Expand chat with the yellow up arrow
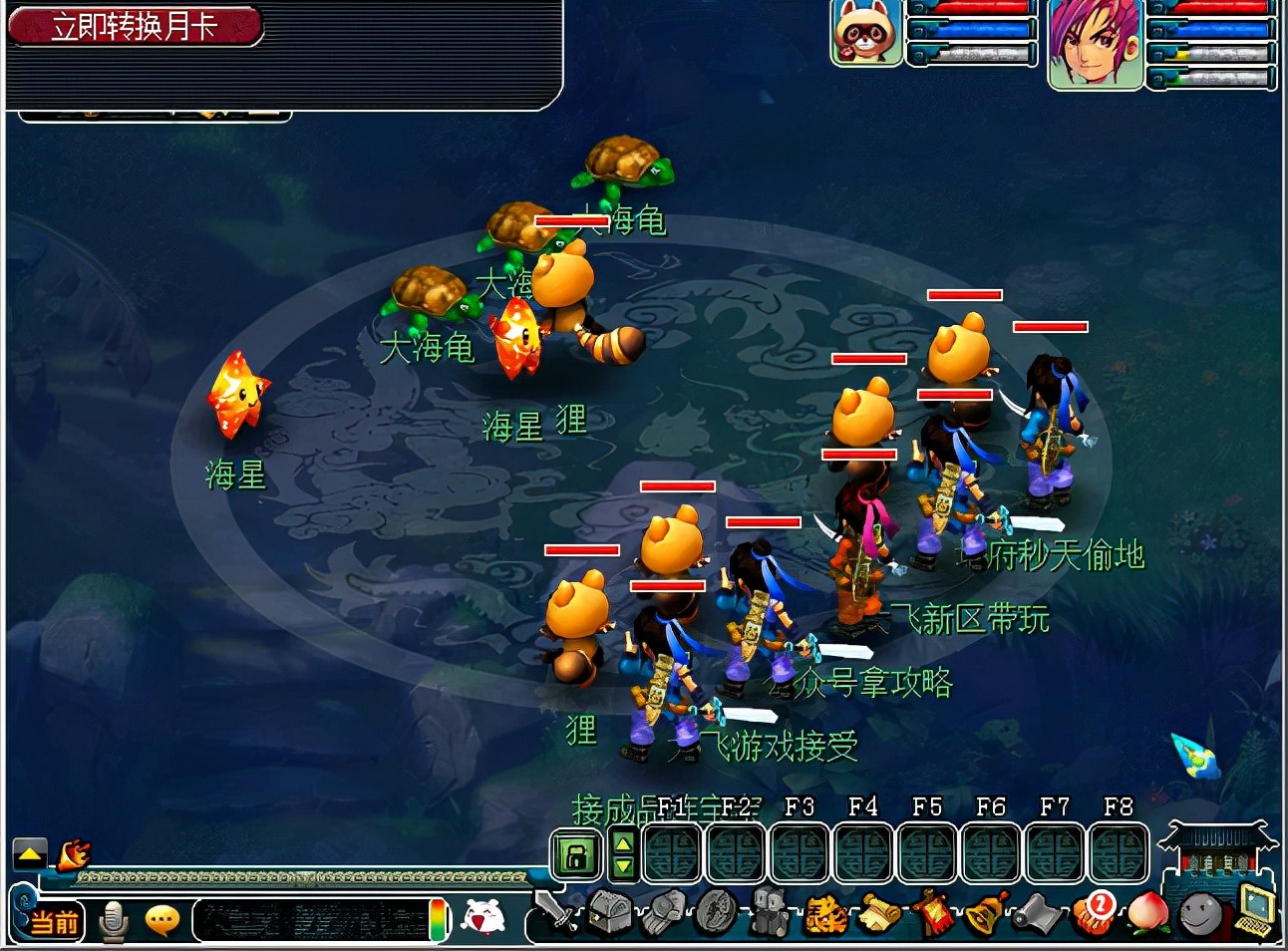The height and width of the screenshot is (951, 1288). (29, 855)
